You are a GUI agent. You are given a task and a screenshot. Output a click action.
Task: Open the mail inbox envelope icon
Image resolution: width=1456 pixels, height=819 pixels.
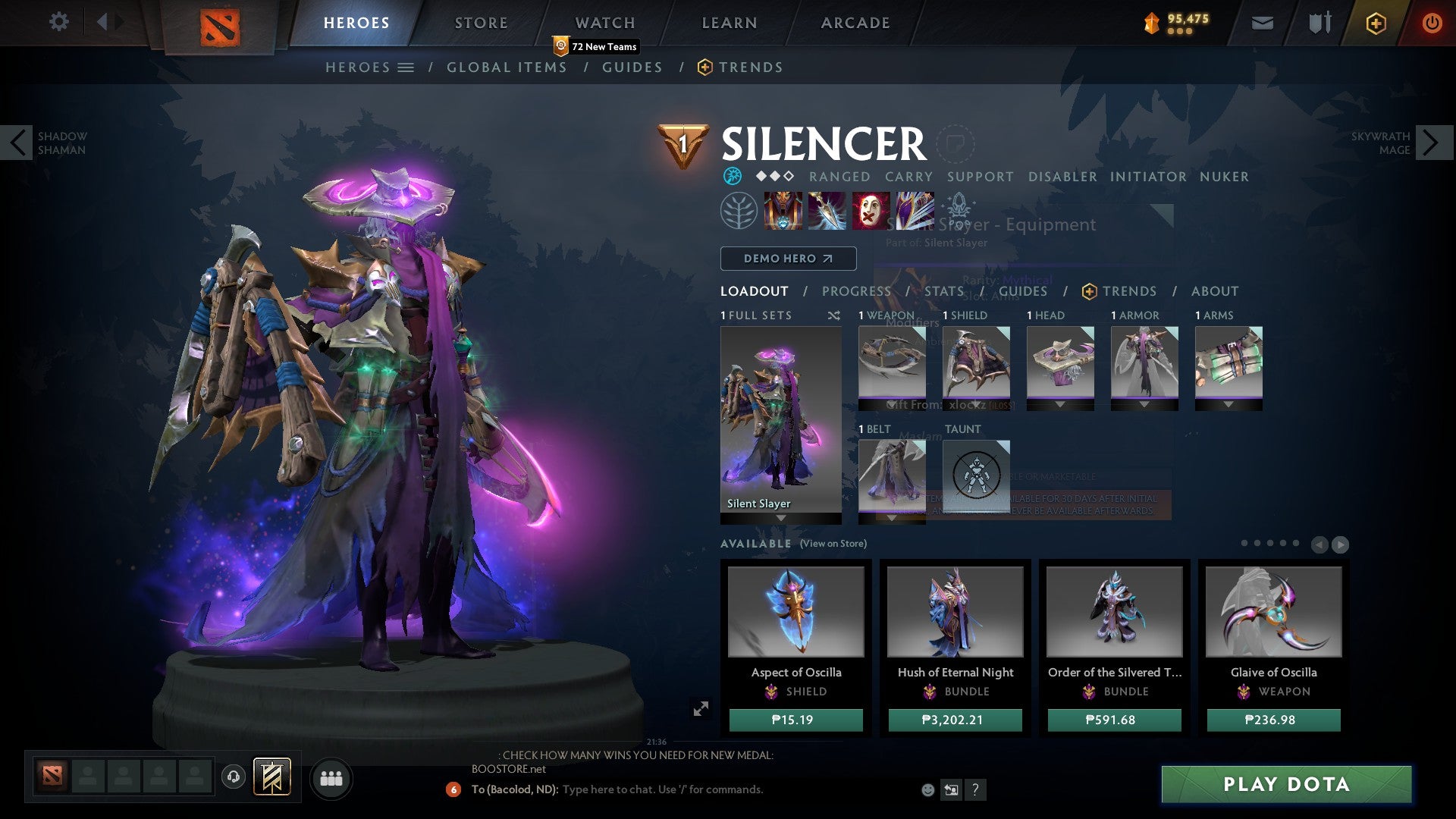pyautogui.click(x=1262, y=23)
